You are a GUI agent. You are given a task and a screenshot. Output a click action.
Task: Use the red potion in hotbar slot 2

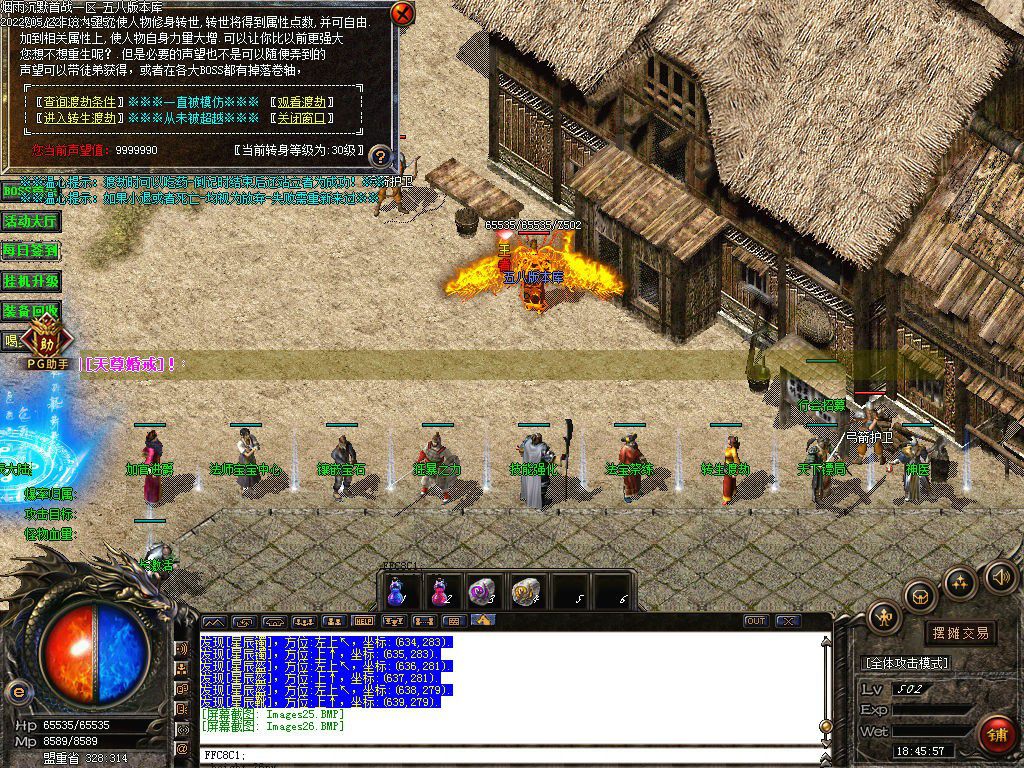coord(441,591)
